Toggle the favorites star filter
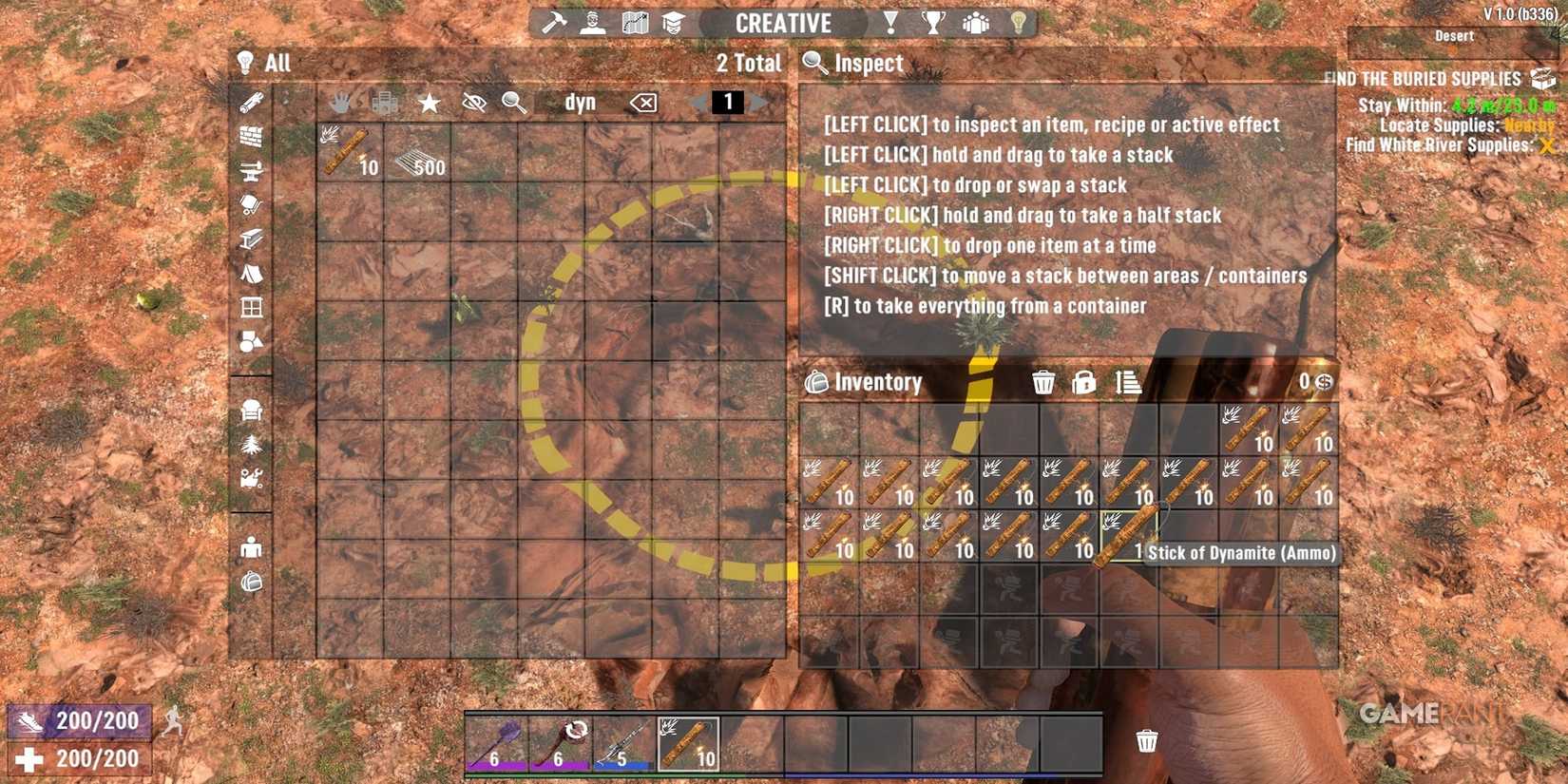 point(429,103)
